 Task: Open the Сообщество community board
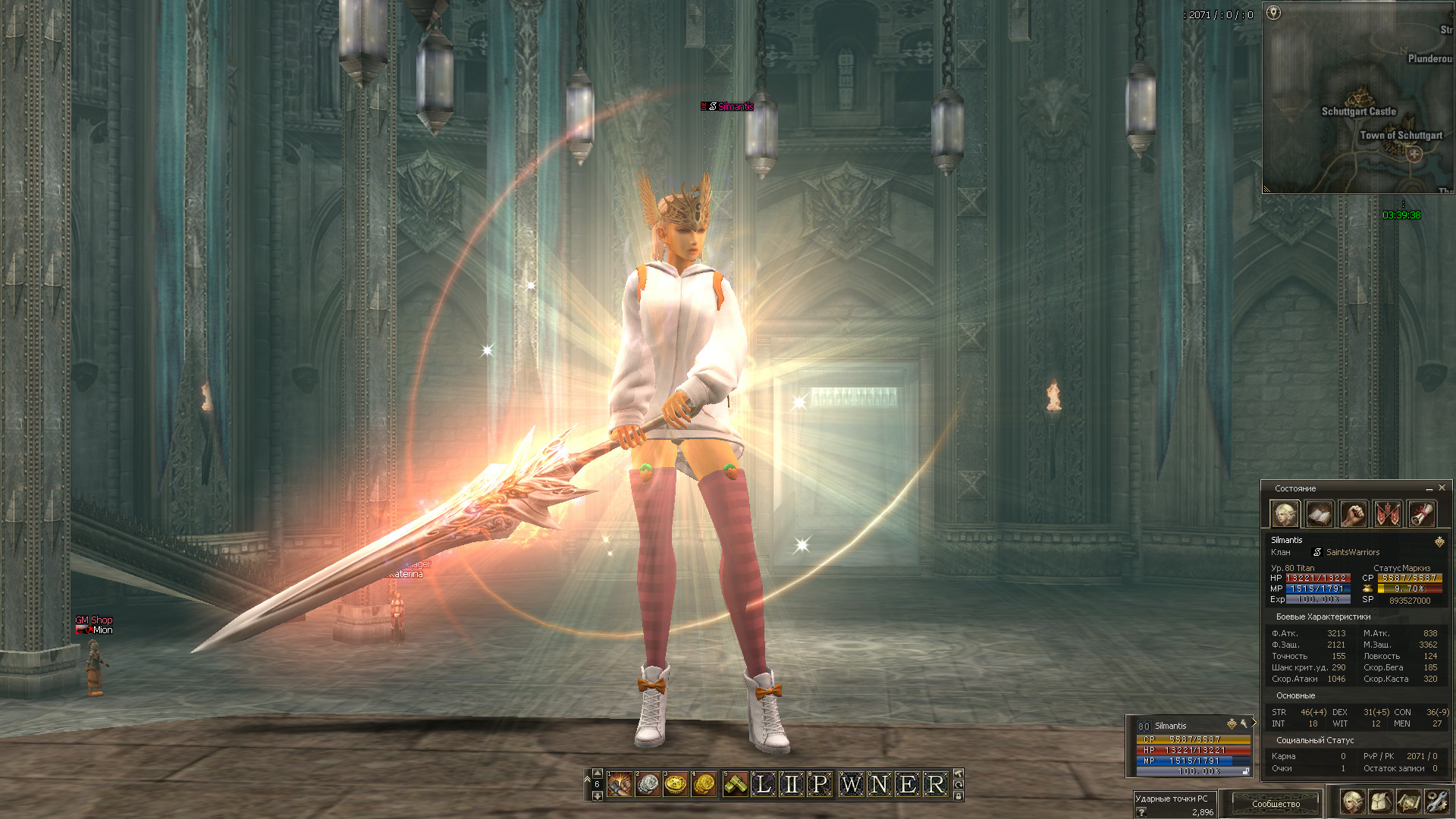pyautogui.click(x=1276, y=803)
